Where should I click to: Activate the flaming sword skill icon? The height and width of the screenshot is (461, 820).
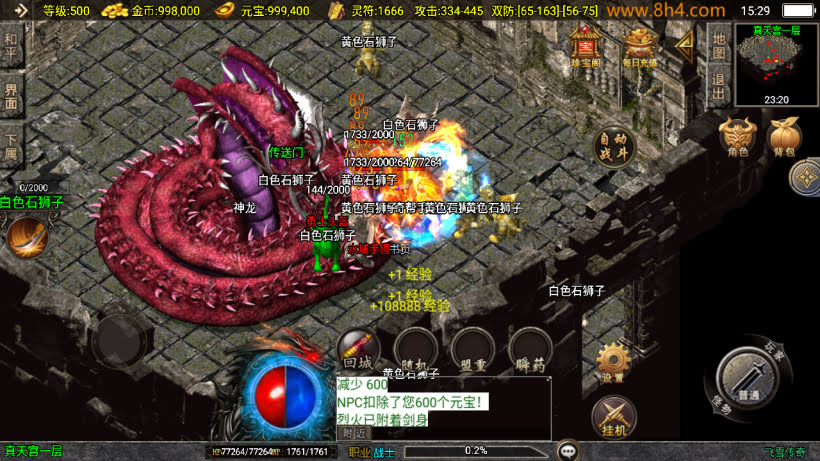click(x=27, y=236)
